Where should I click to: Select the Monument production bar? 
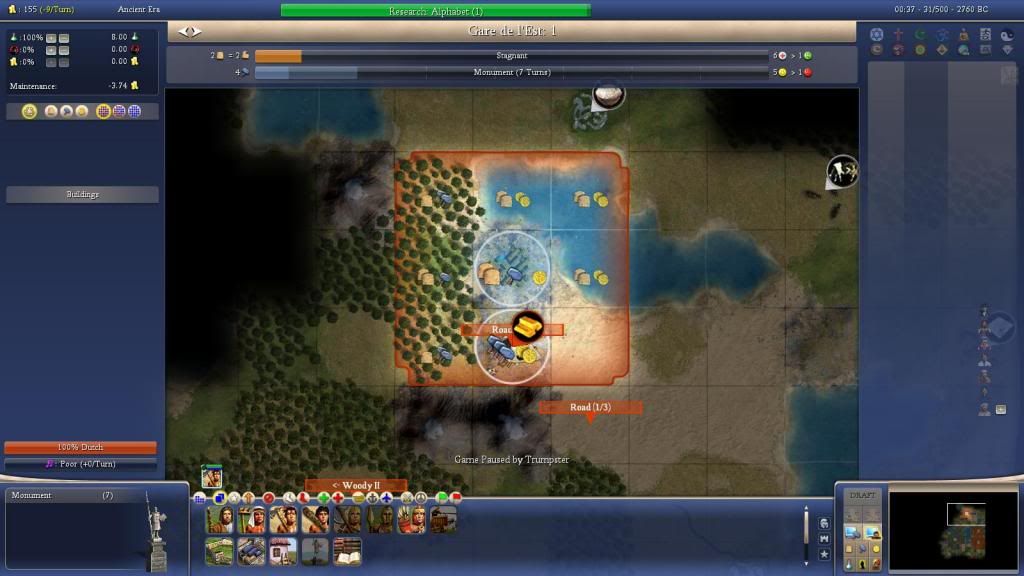[x=511, y=72]
